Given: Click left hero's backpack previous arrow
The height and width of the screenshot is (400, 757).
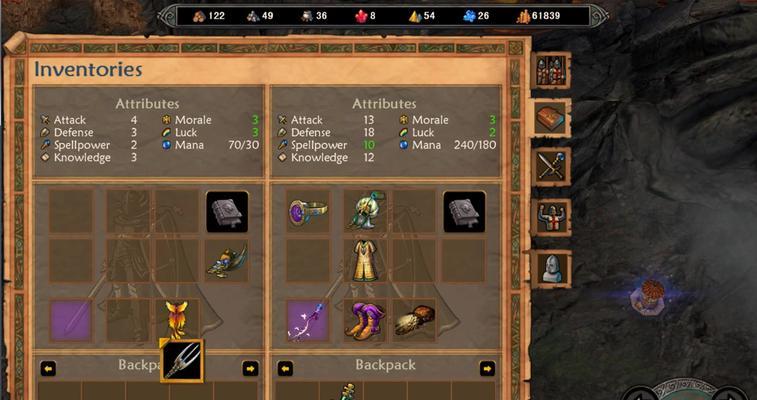Looking at the screenshot, I should click(x=48, y=368).
